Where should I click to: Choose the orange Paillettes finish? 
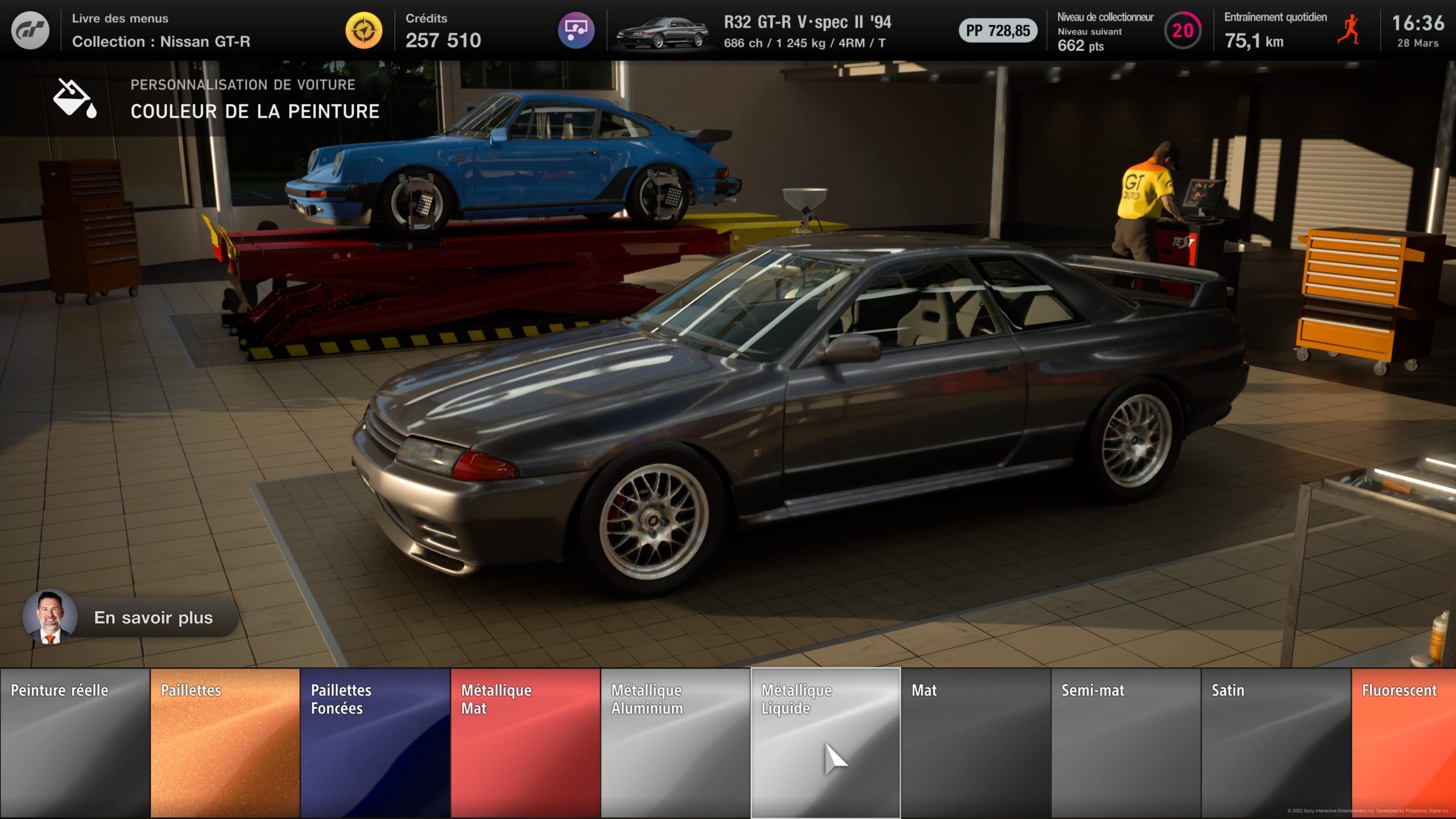tap(225, 743)
